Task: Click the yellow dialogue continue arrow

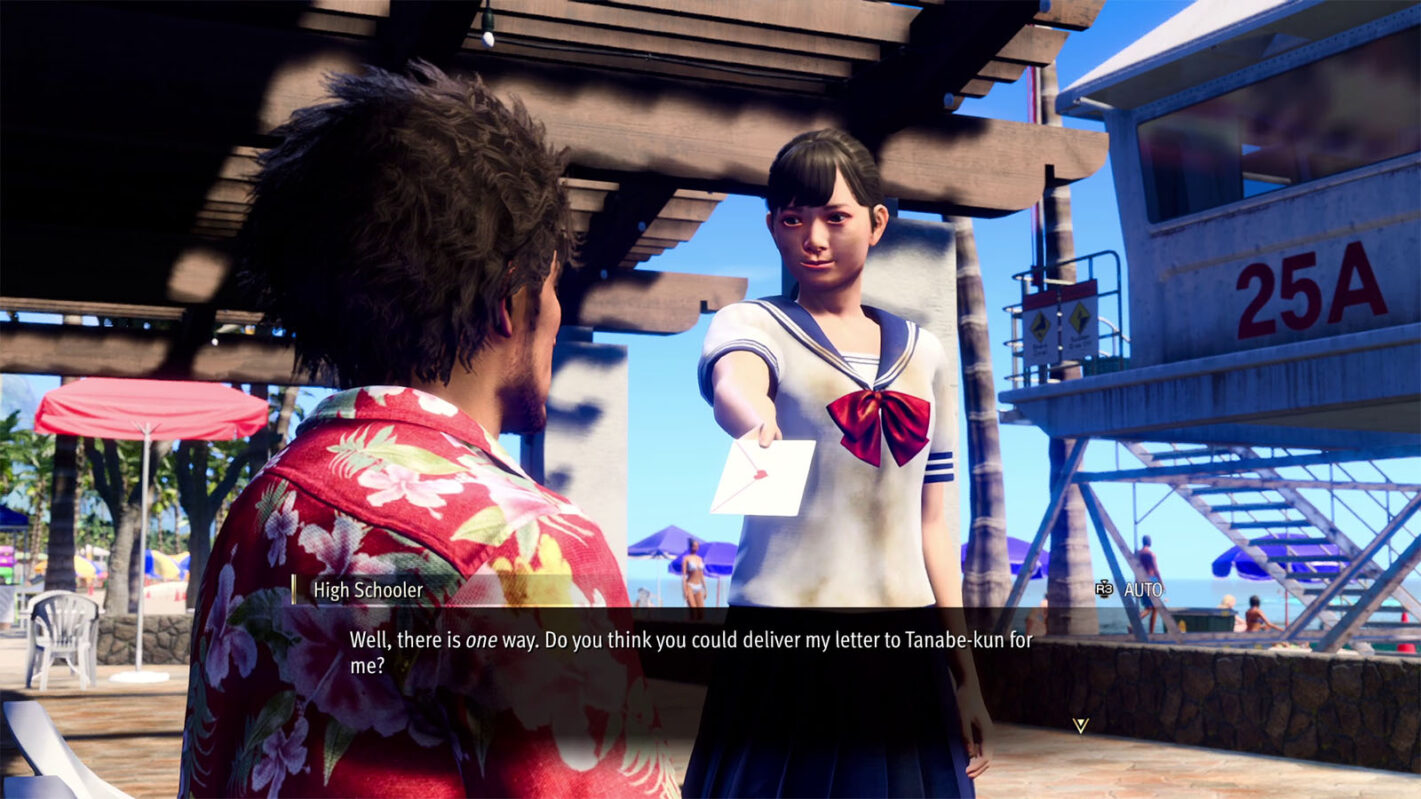Action: click(x=1080, y=725)
